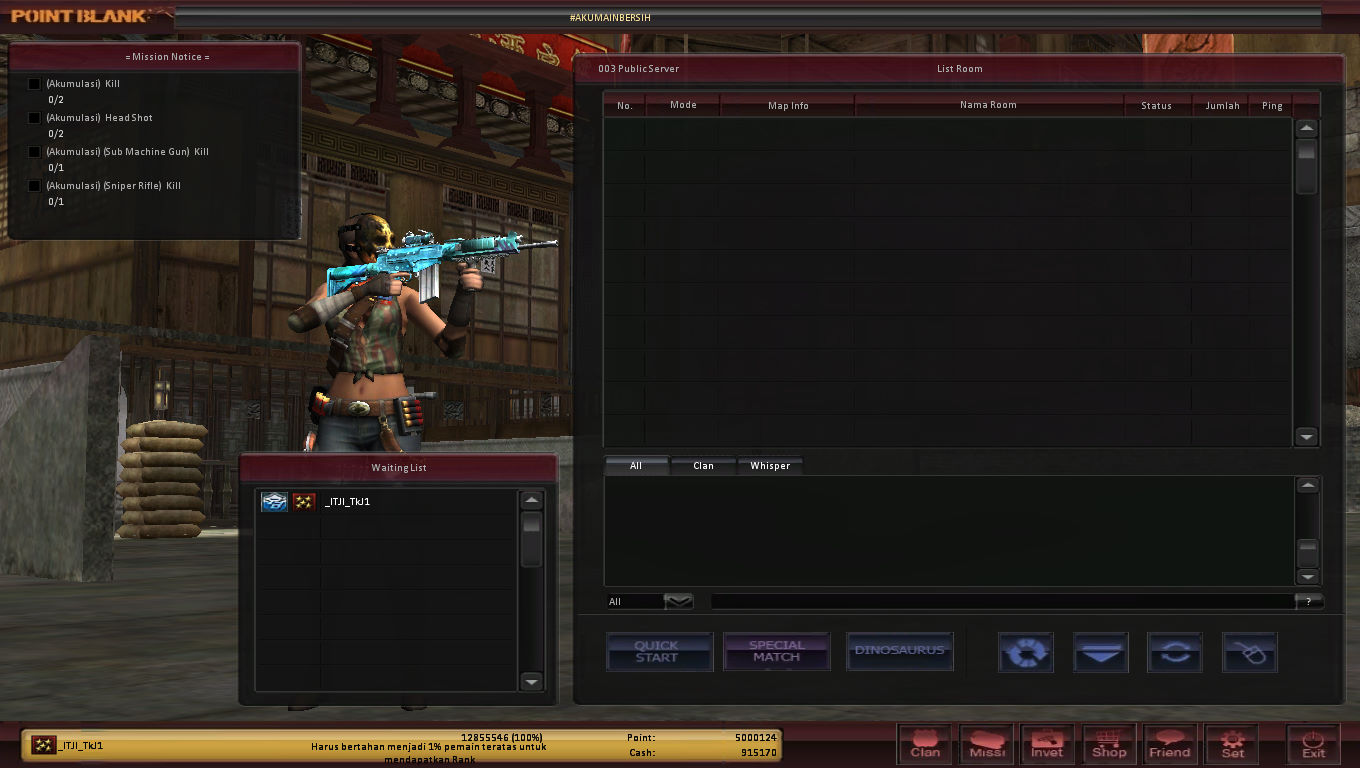Switch to the Whisper chat tab
Viewport: 1360px width, 768px height.
click(x=770, y=465)
